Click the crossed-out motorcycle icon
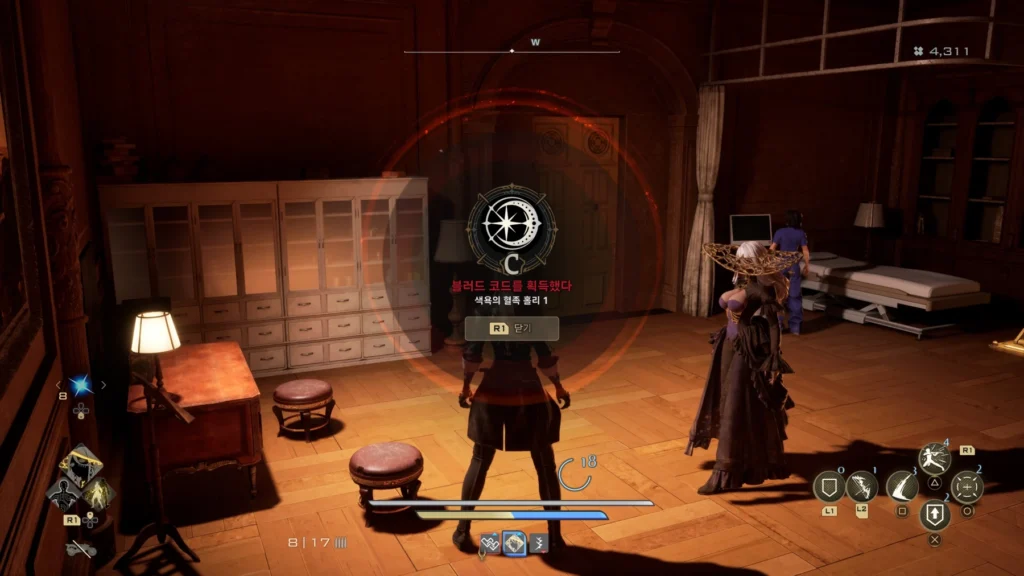 (80, 547)
